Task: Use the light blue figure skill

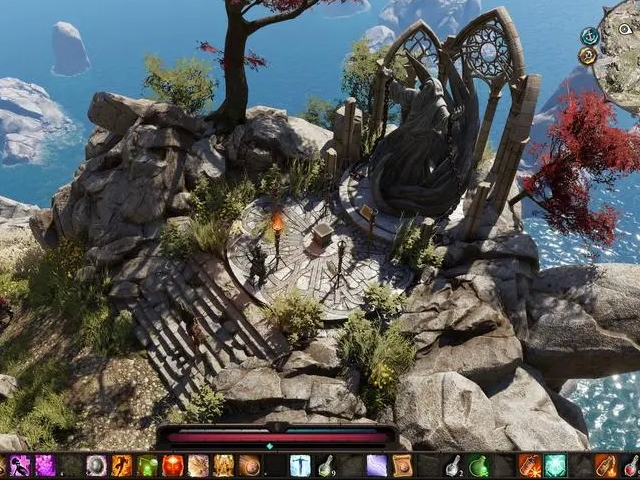Action: [300, 465]
